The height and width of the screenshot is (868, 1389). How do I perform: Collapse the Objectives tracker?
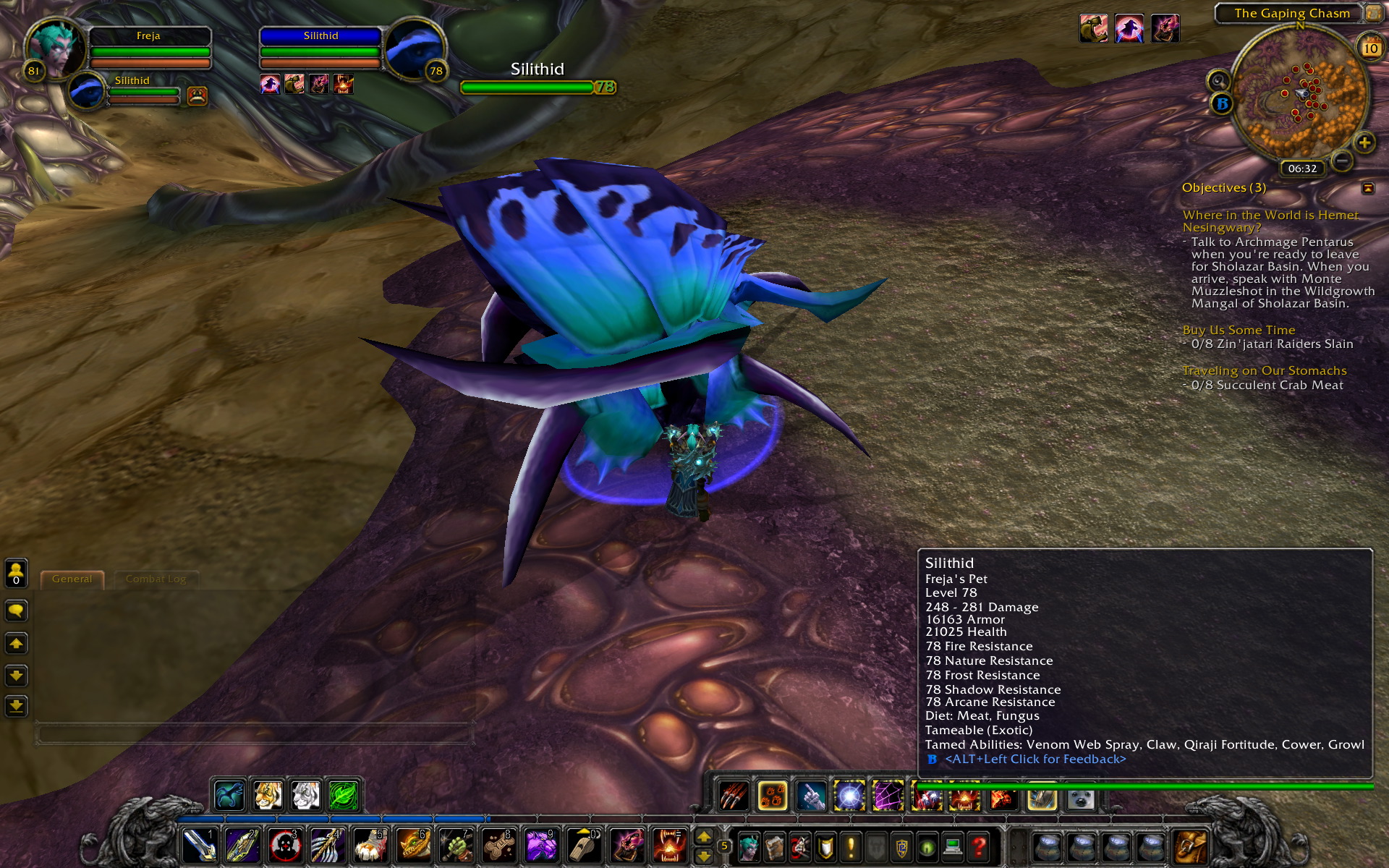1367,188
